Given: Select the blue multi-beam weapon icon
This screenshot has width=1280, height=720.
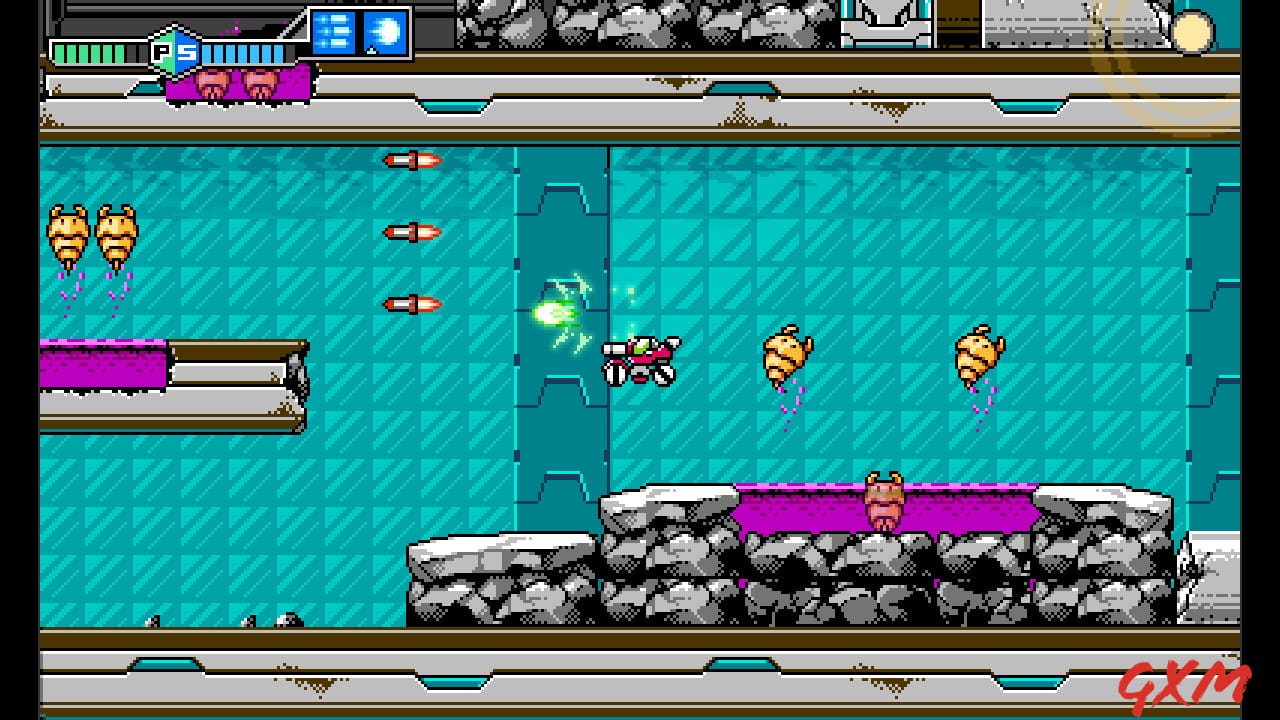Looking at the screenshot, I should point(335,30).
